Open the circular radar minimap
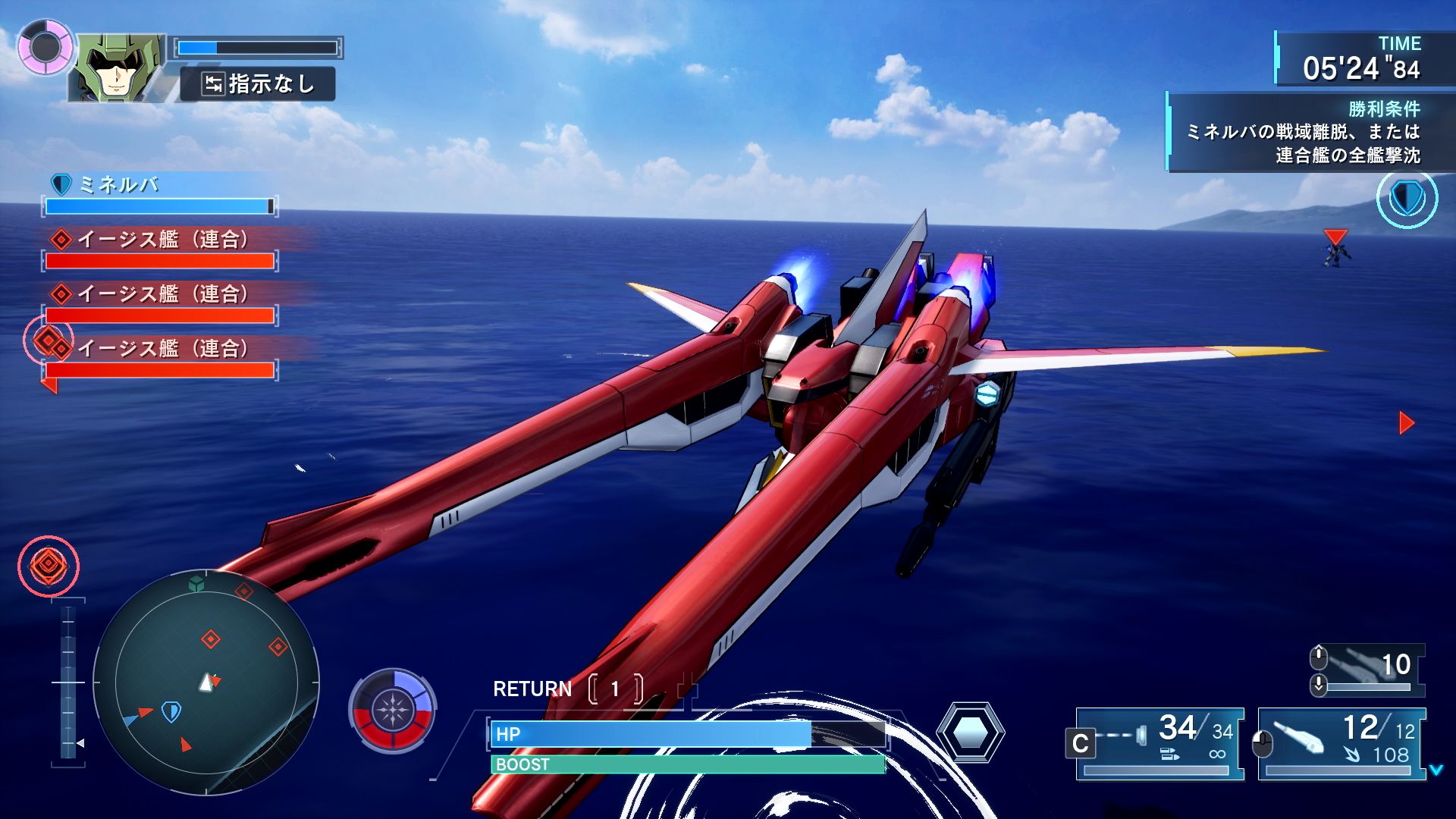This screenshot has width=1456, height=819. tap(206, 682)
